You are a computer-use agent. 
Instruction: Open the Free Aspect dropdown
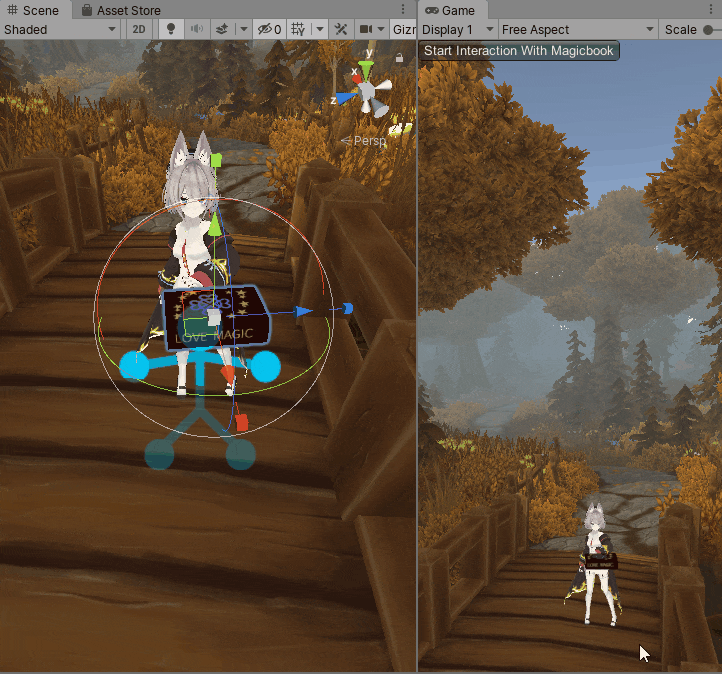point(578,30)
